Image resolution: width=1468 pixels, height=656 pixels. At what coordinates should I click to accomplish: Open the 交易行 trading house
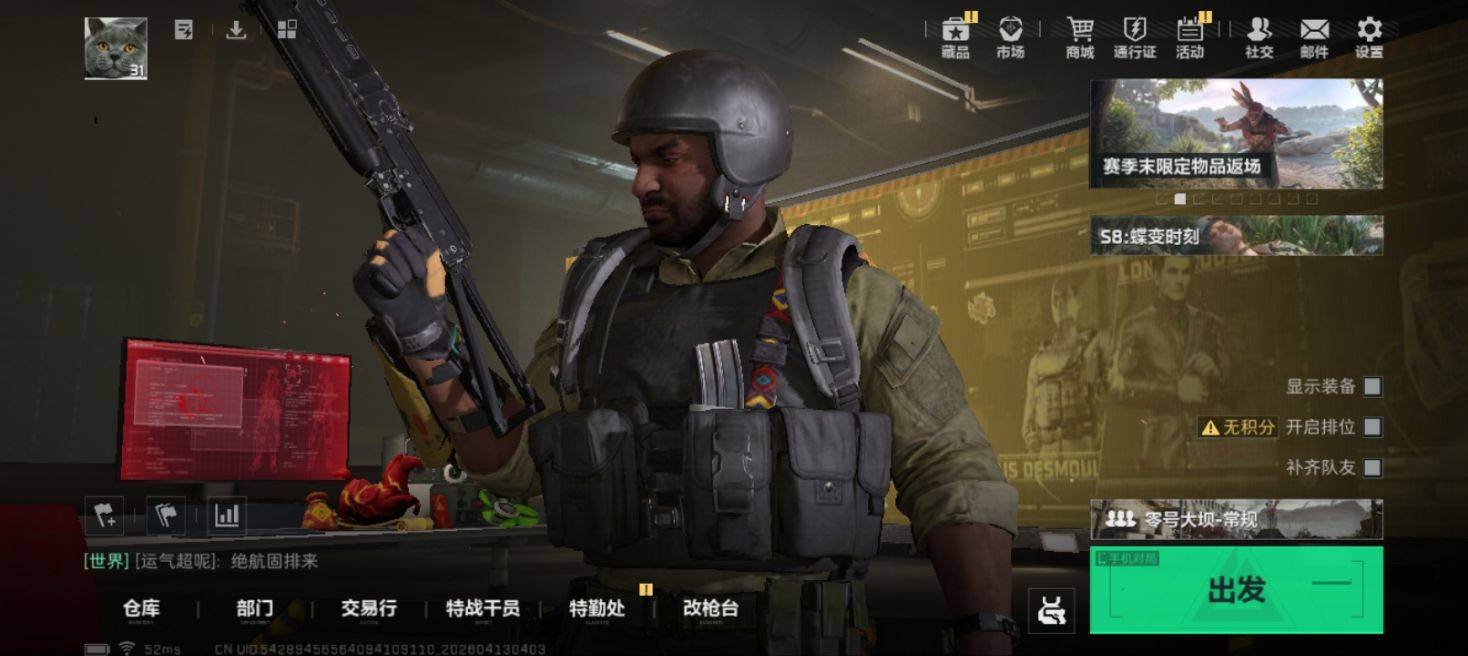pos(369,608)
